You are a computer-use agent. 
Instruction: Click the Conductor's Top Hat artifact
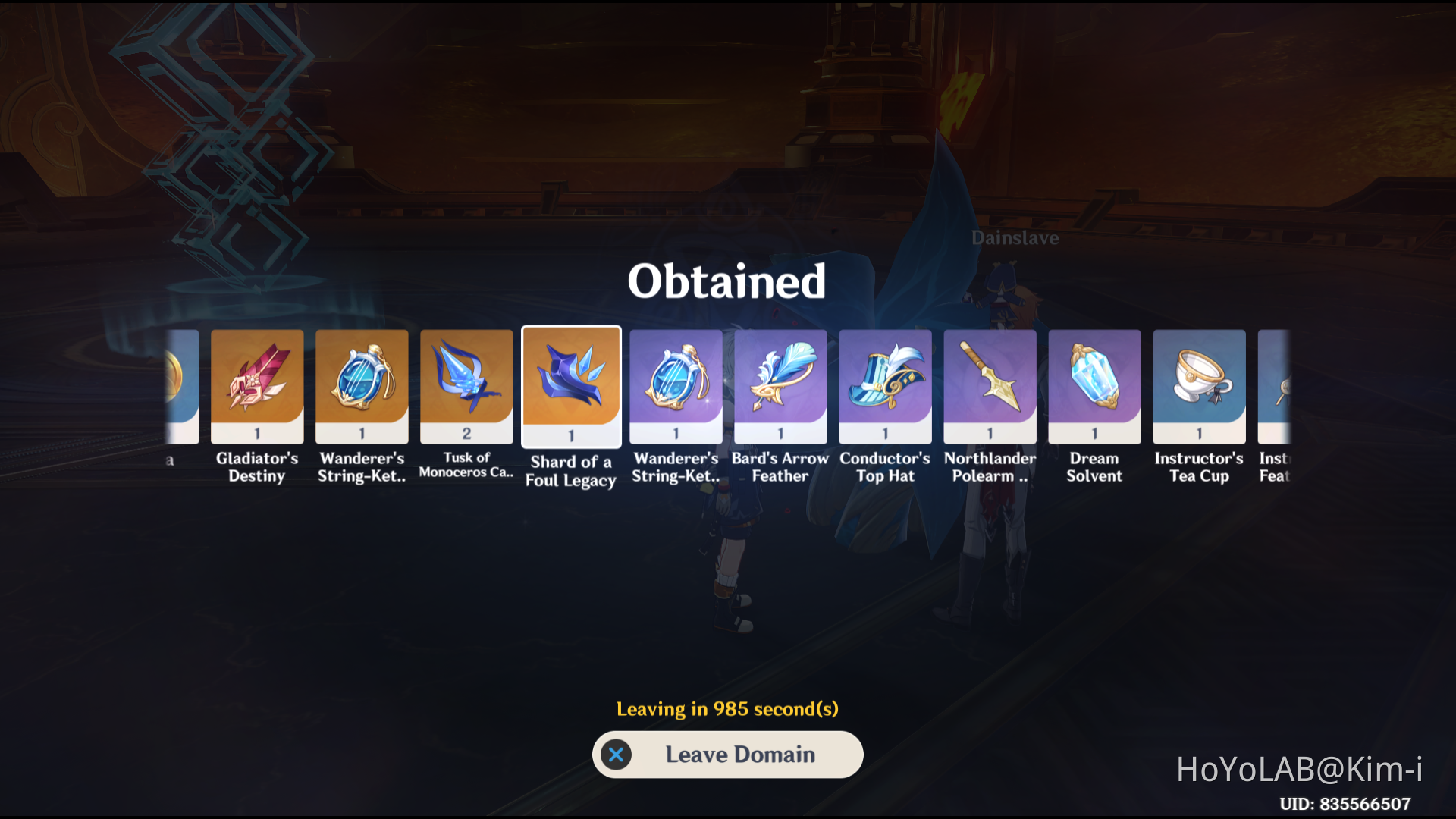pyautogui.click(x=885, y=387)
